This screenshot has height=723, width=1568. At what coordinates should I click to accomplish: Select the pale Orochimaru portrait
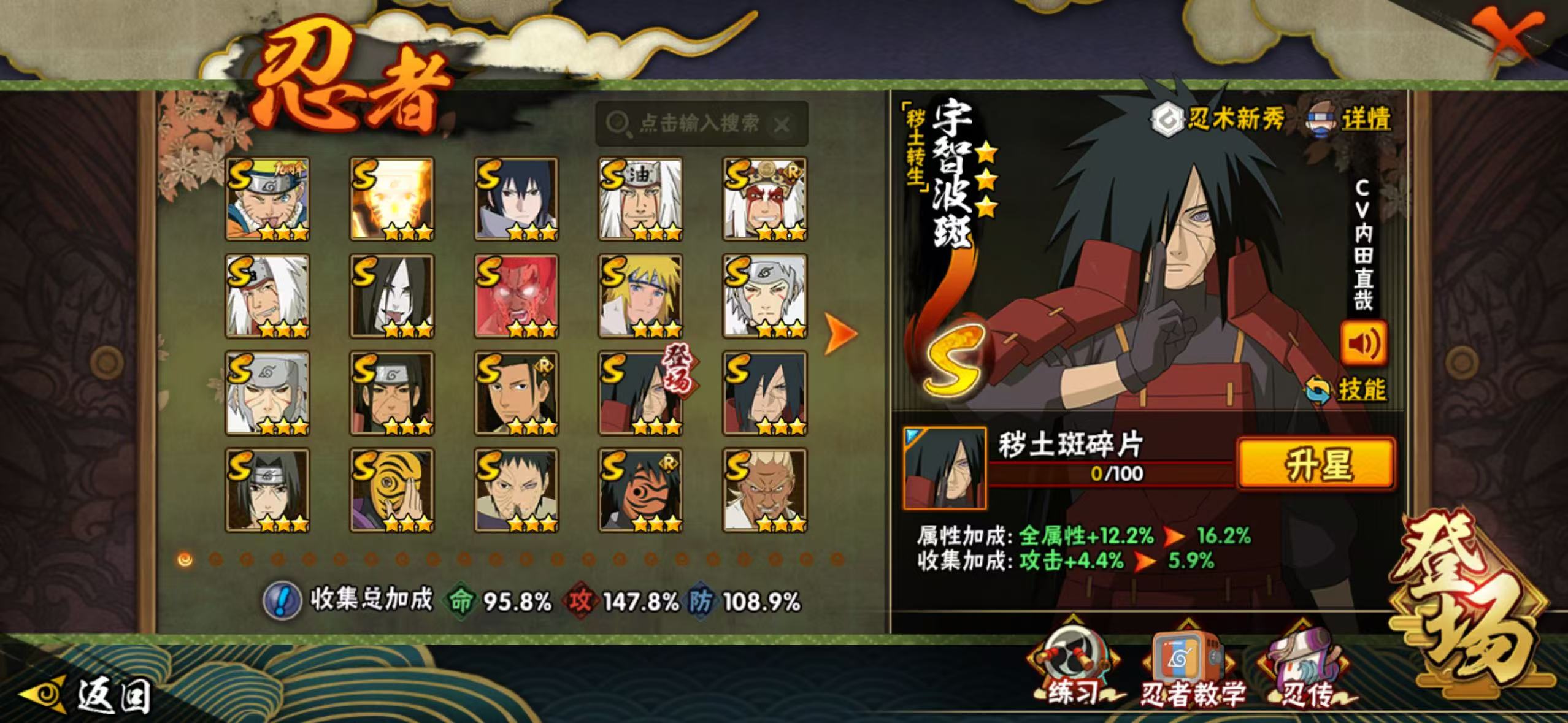[392, 296]
